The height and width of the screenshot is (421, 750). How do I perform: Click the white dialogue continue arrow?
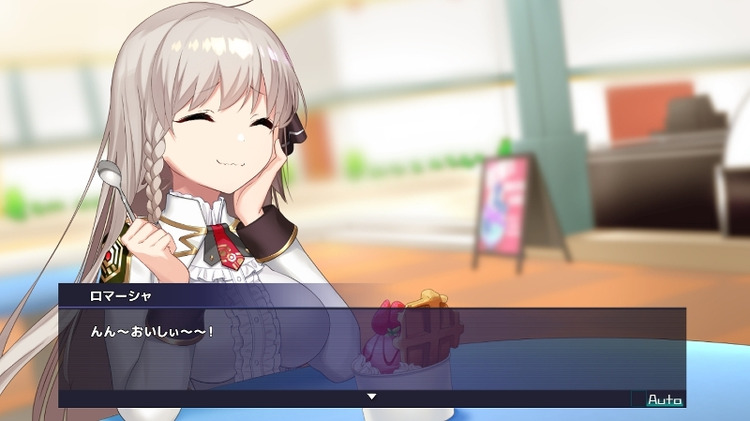(372, 397)
